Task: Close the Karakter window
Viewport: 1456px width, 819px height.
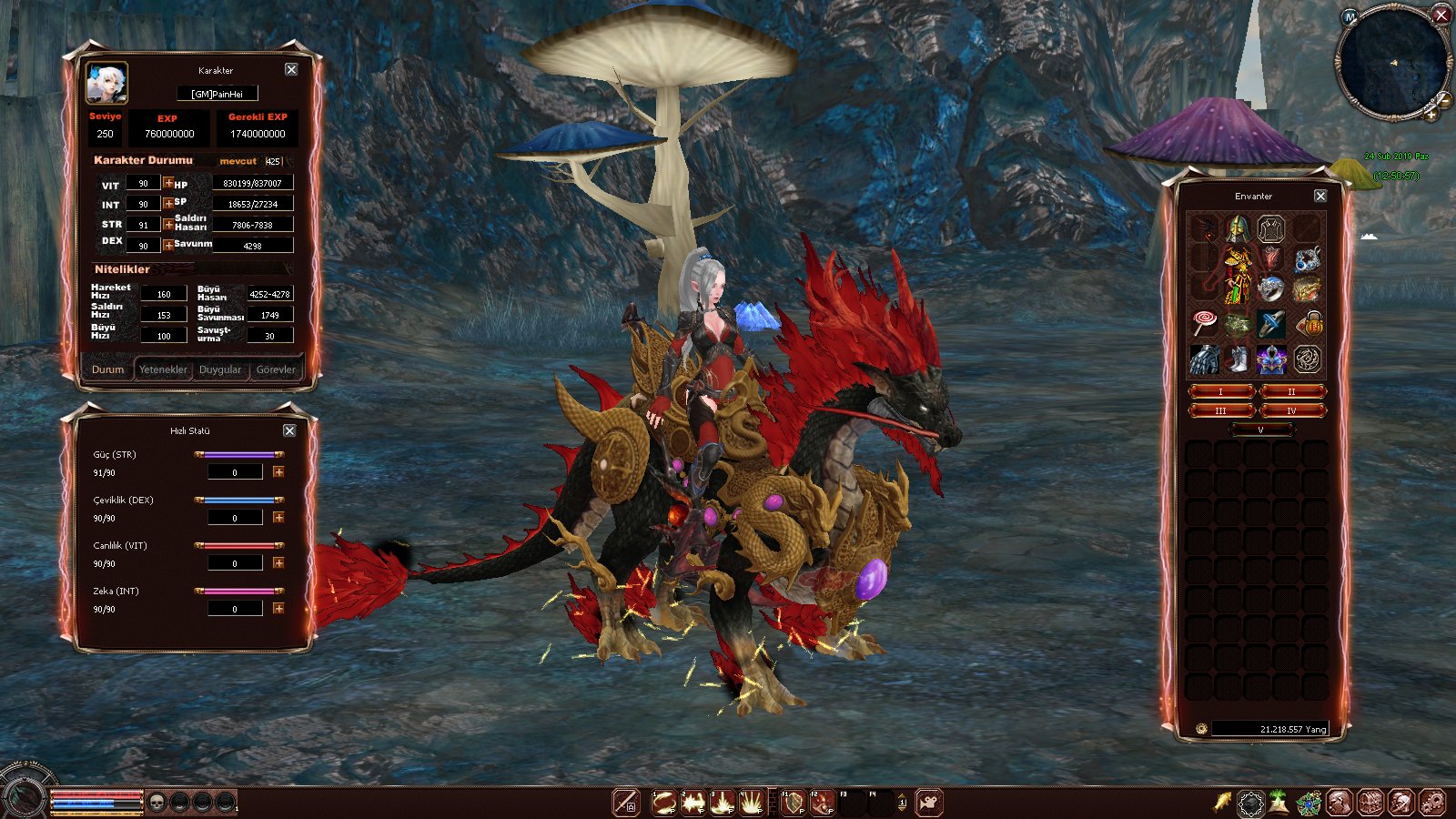Action: point(291,69)
